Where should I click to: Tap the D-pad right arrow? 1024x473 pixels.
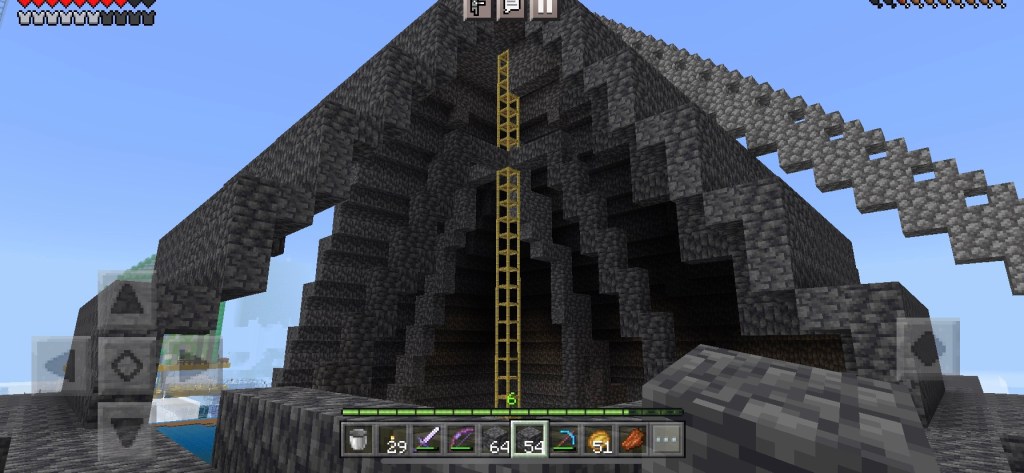click(188, 362)
